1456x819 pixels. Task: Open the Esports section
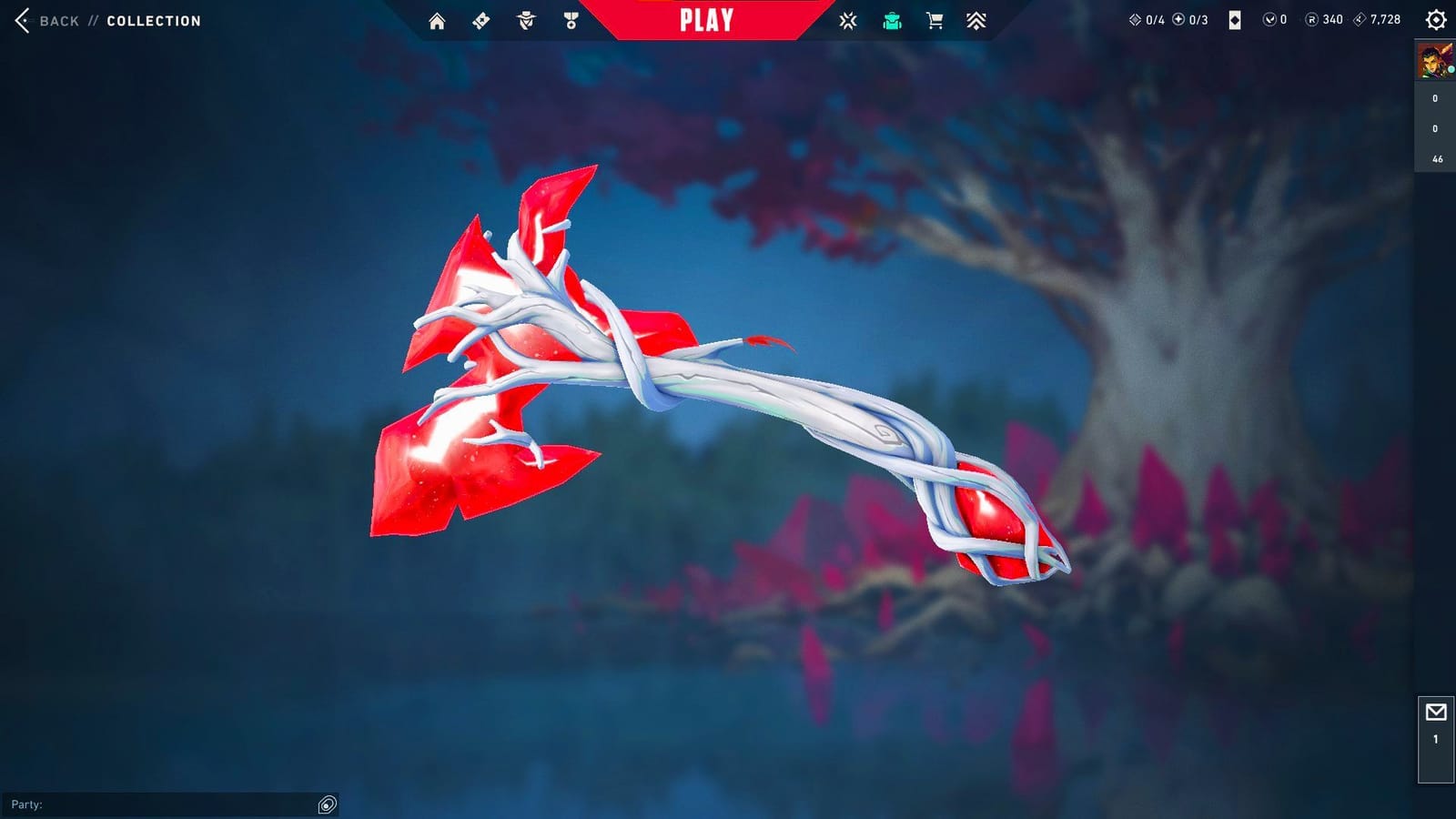pyautogui.click(x=849, y=19)
